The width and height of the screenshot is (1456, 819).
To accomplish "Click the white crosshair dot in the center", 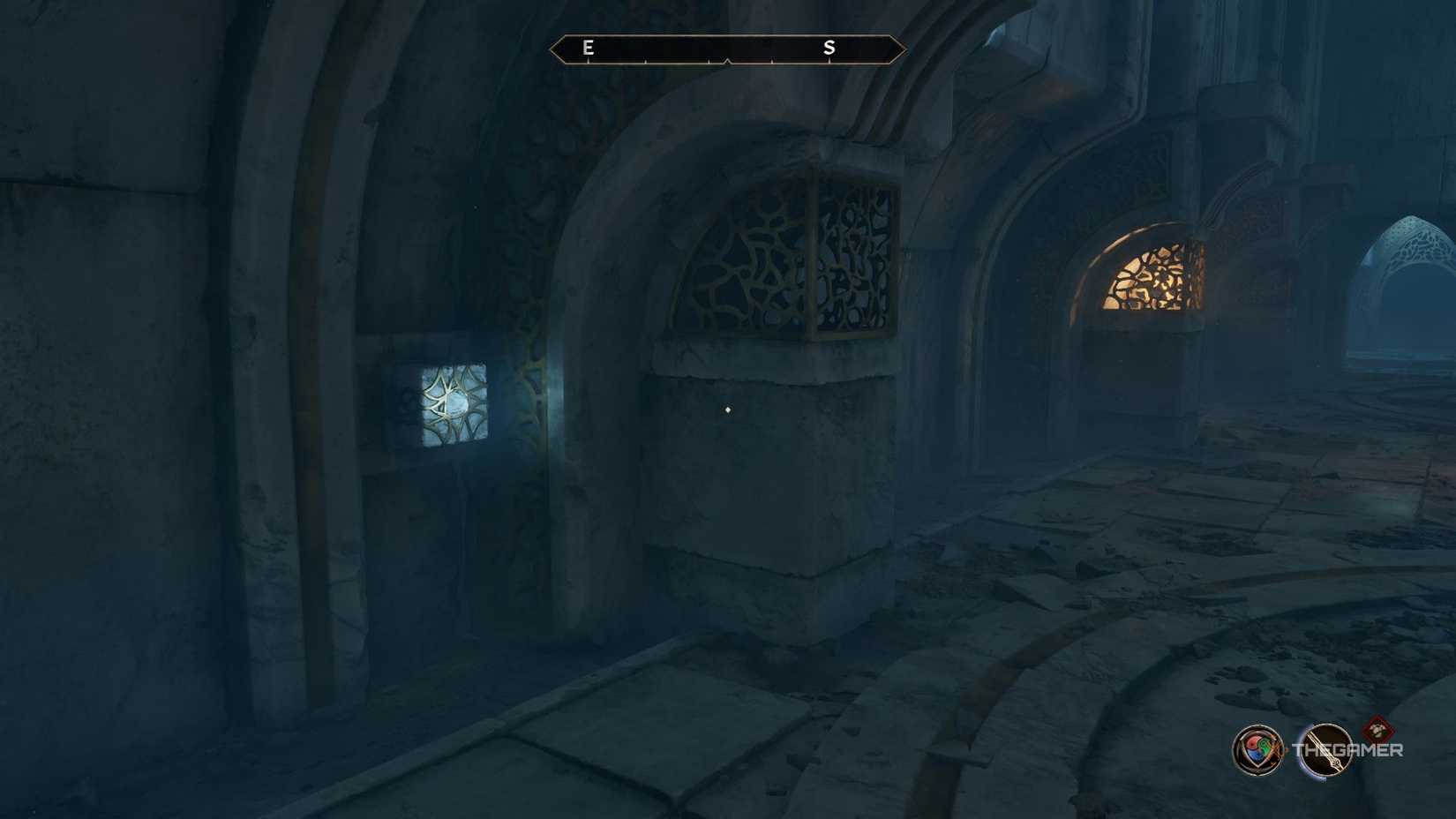I will pyautogui.click(x=725, y=409).
